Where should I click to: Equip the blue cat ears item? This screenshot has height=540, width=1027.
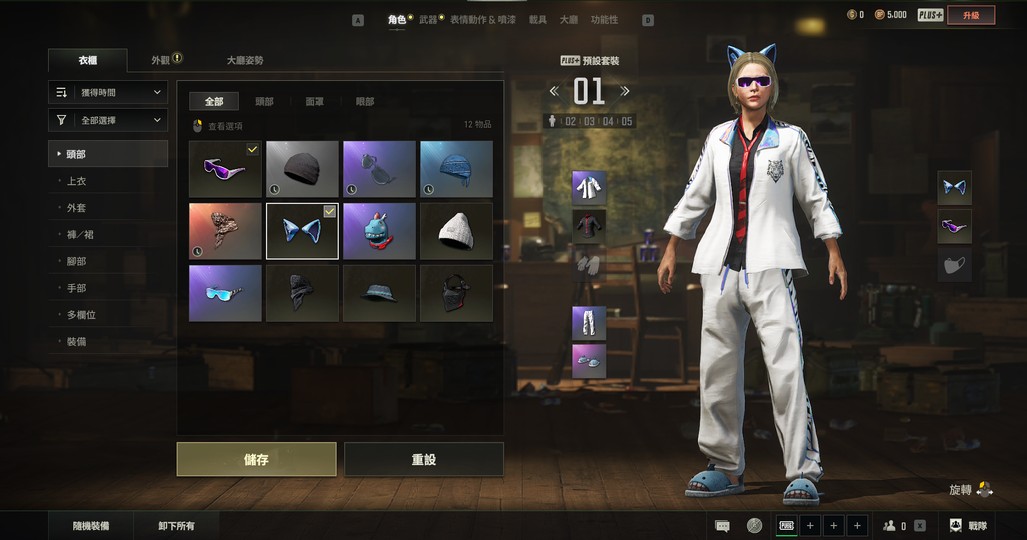302,231
